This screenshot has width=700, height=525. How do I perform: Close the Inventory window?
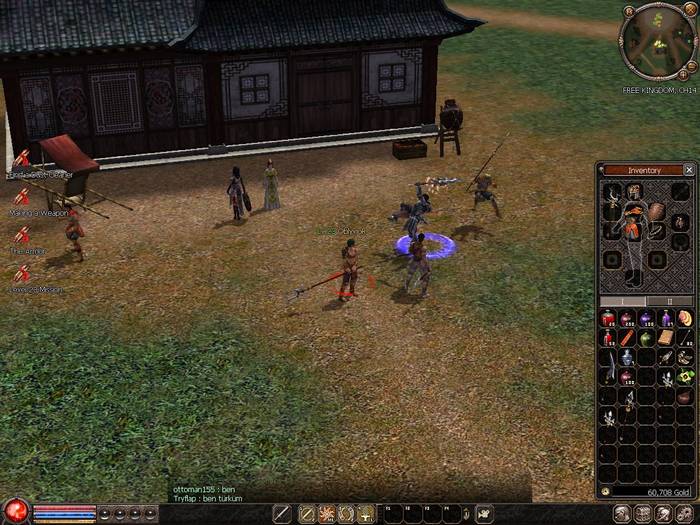689,170
